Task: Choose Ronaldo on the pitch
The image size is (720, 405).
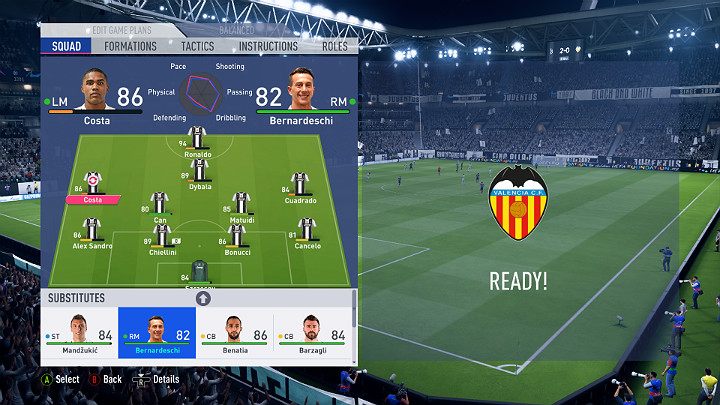Action: (x=198, y=141)
